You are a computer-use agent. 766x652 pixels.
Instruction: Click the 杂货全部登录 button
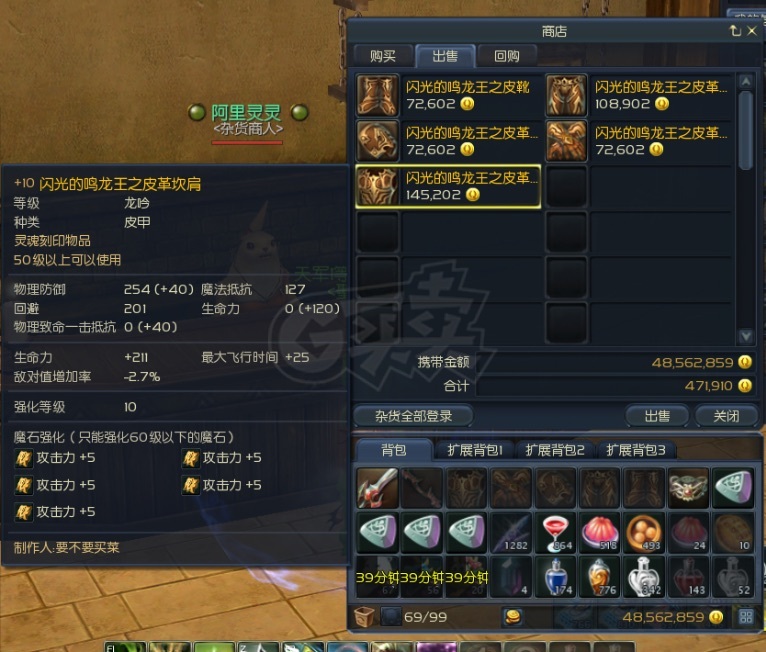pyautogui.click(x=413, y=416)
